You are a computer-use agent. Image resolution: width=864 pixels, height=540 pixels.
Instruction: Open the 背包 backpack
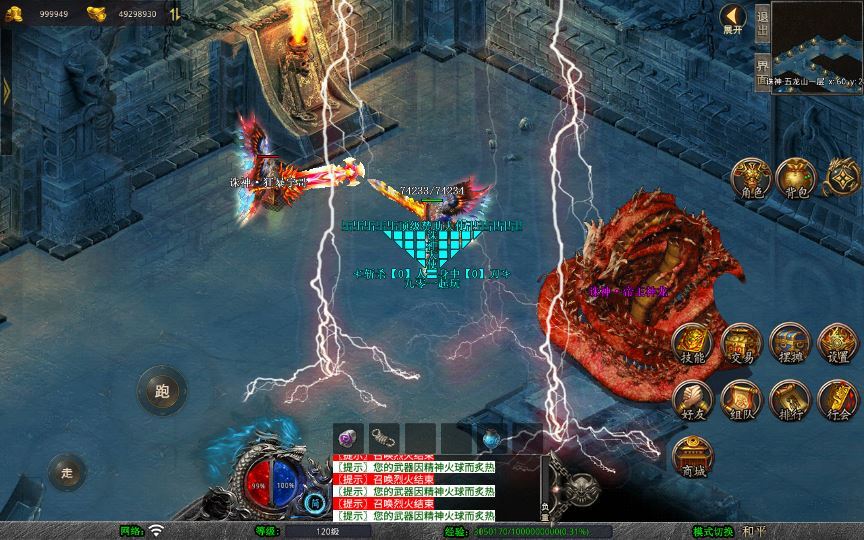pyautogui.click(x=796, y=177)
